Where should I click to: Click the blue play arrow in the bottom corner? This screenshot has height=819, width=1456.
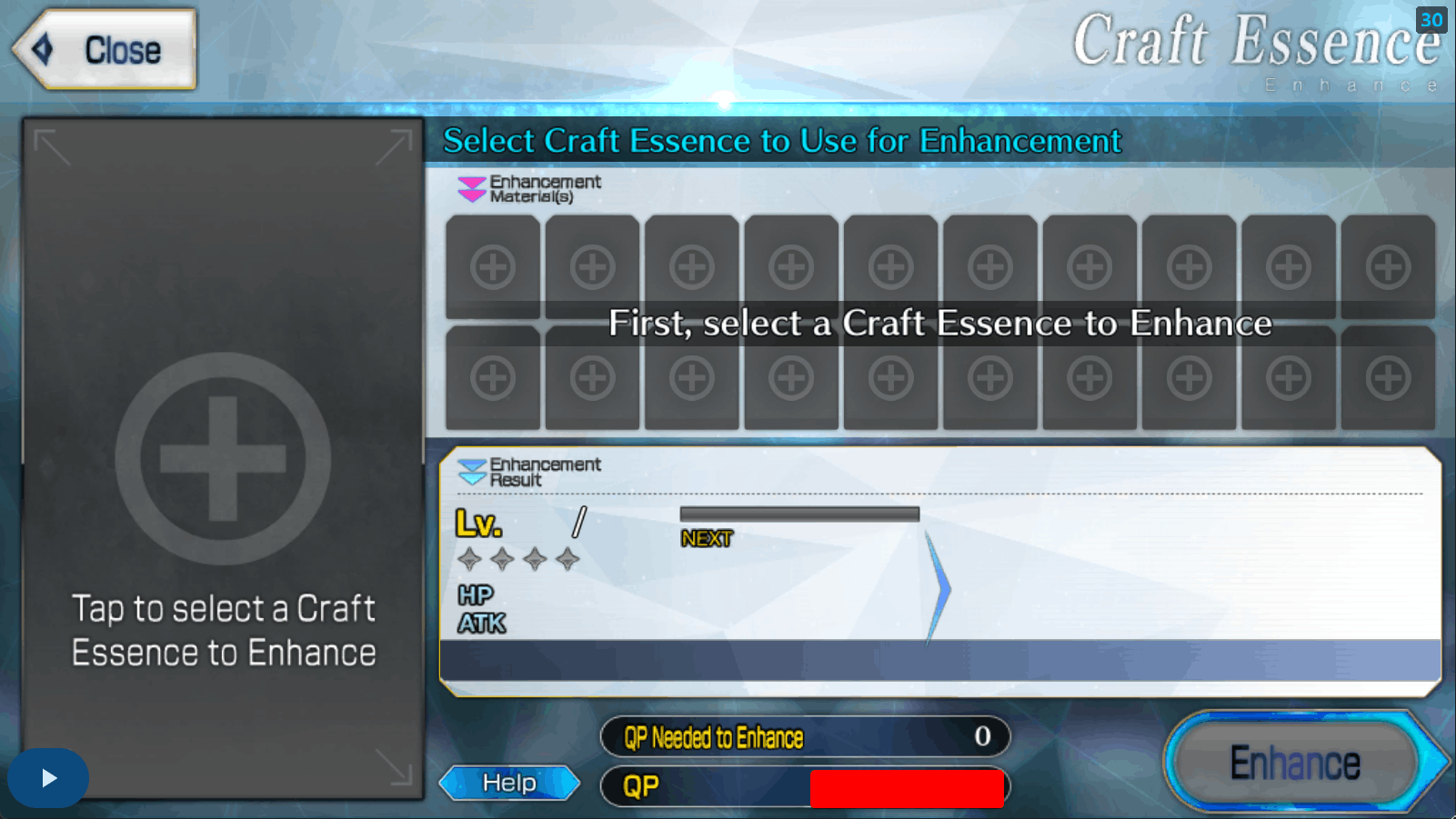(x=47, y=777)
